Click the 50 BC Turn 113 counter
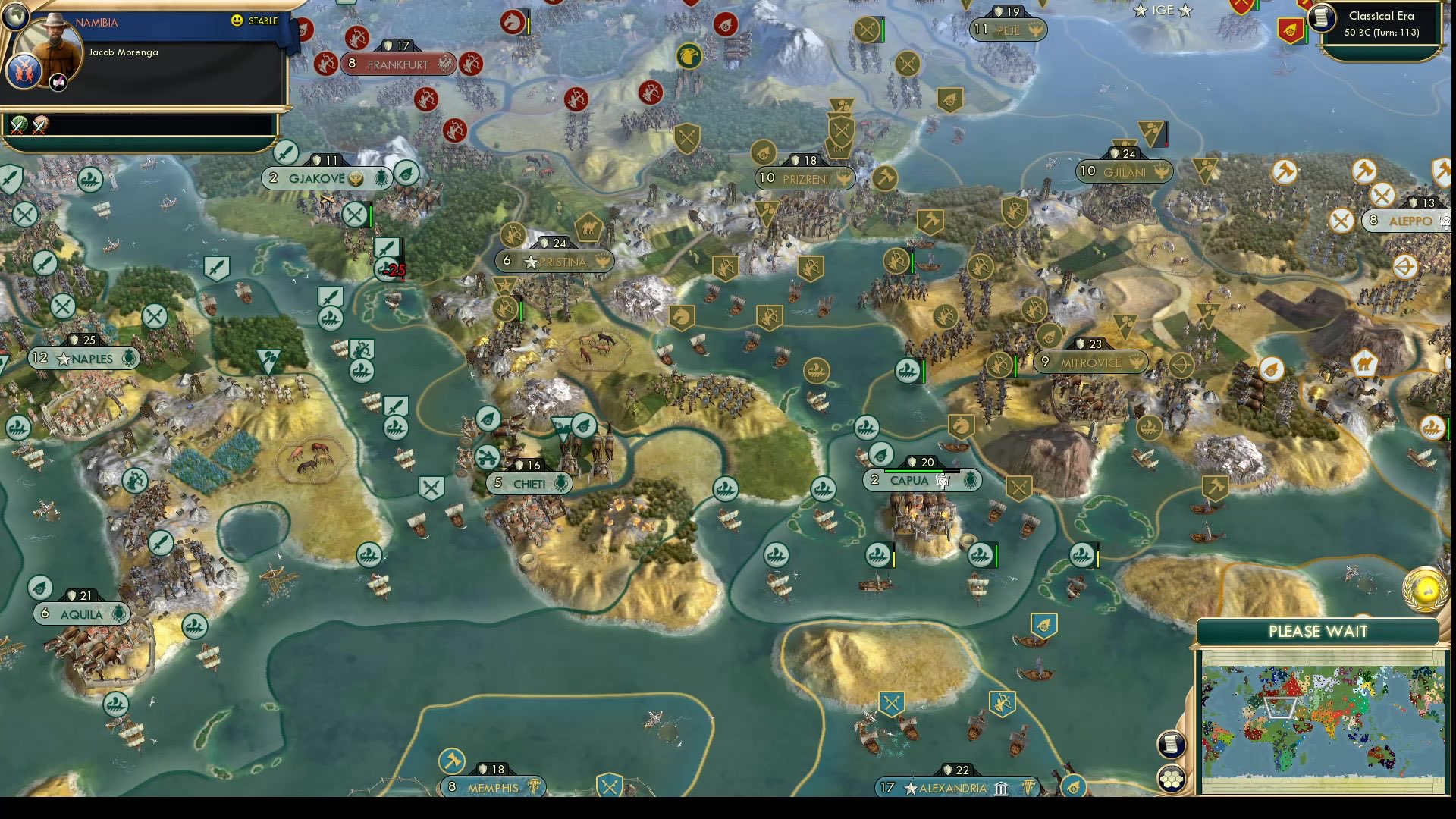Image resolution: width=1456 pixels, height=819 pixels. click(x=1382, y=33)
